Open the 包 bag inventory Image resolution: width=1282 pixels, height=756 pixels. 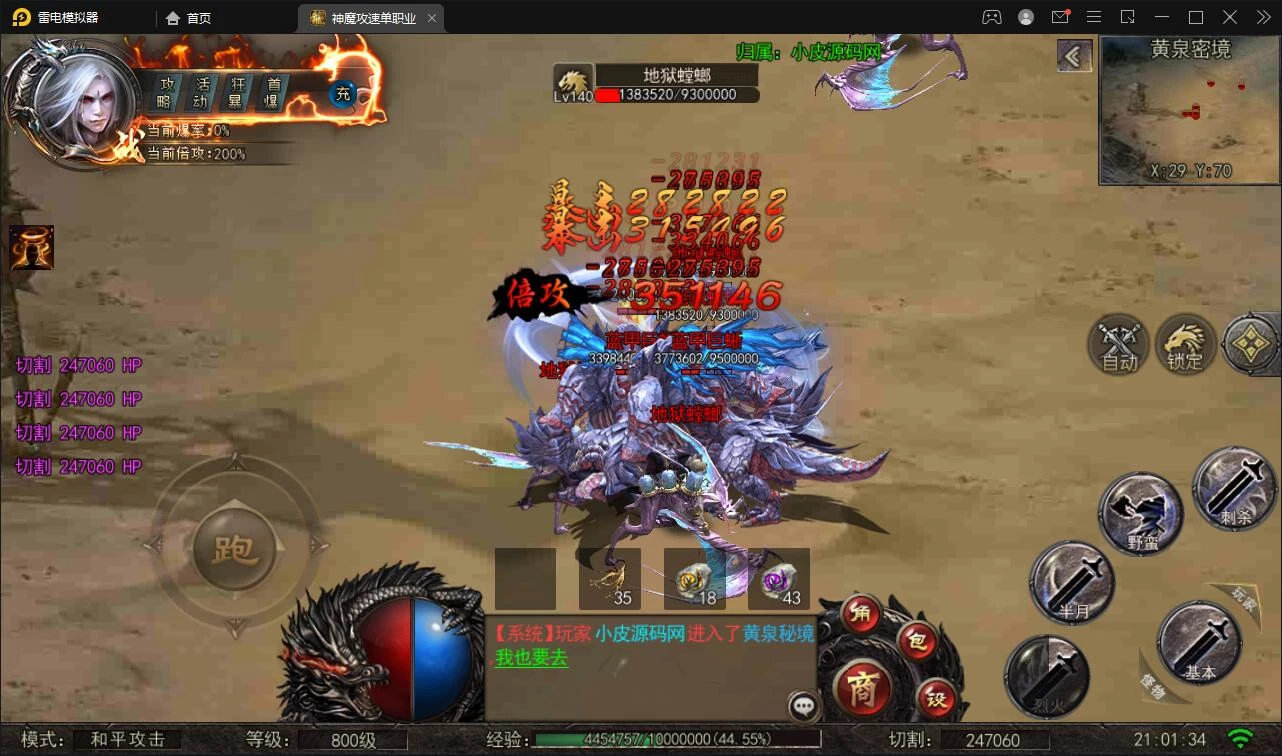[916, 642]
